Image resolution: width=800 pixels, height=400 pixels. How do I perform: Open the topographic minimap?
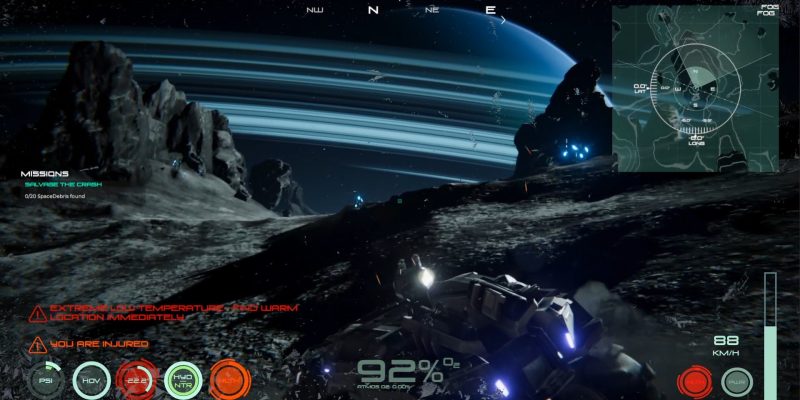point(695,88)
